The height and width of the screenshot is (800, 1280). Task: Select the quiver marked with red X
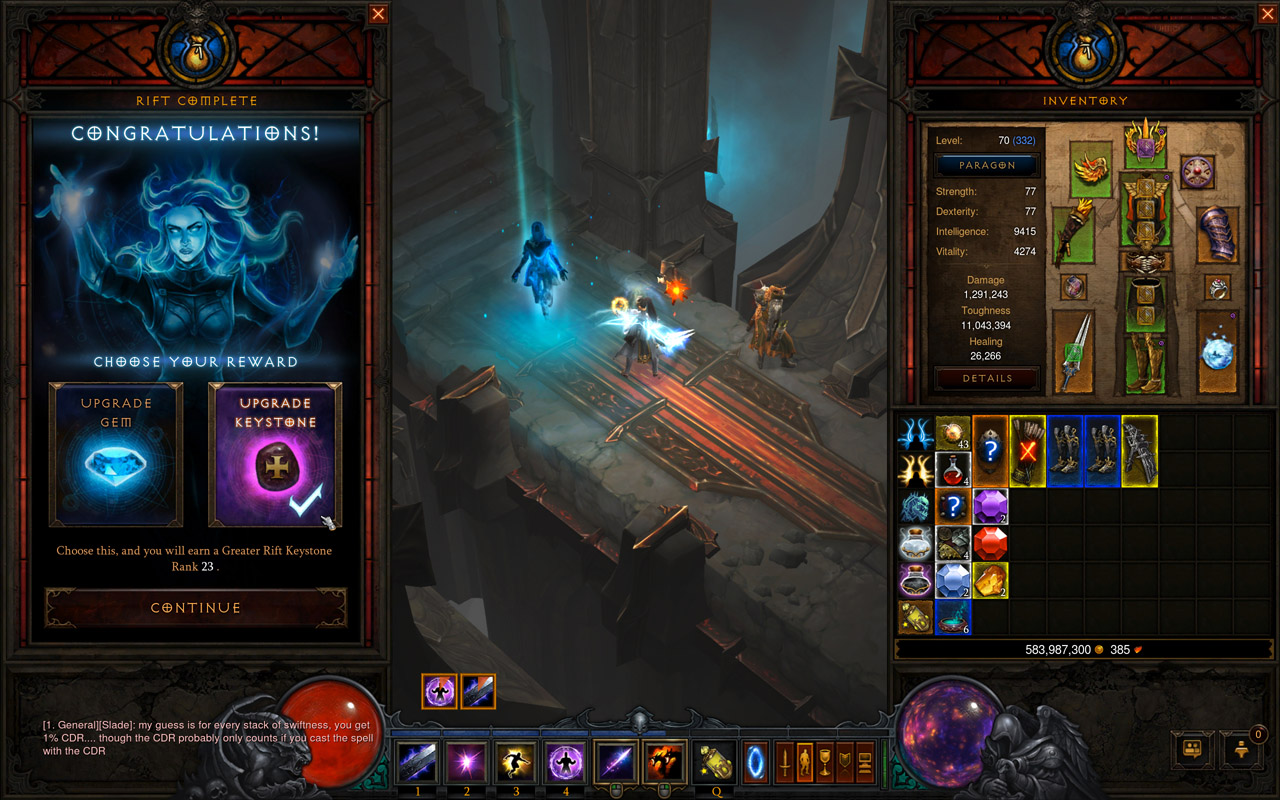coord(1027,451)
